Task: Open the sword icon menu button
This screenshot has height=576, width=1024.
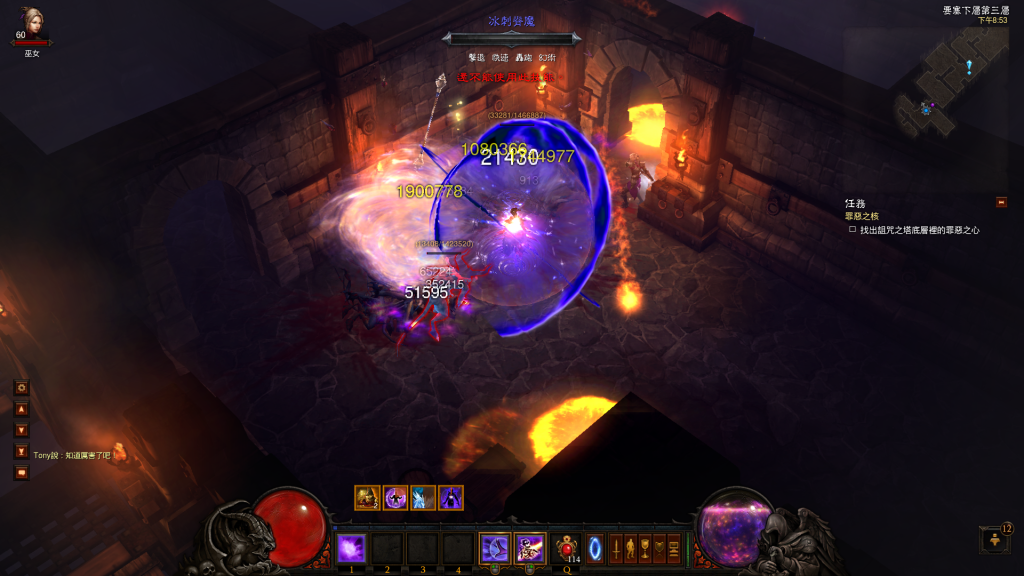Action: click(x=617, y=548)
